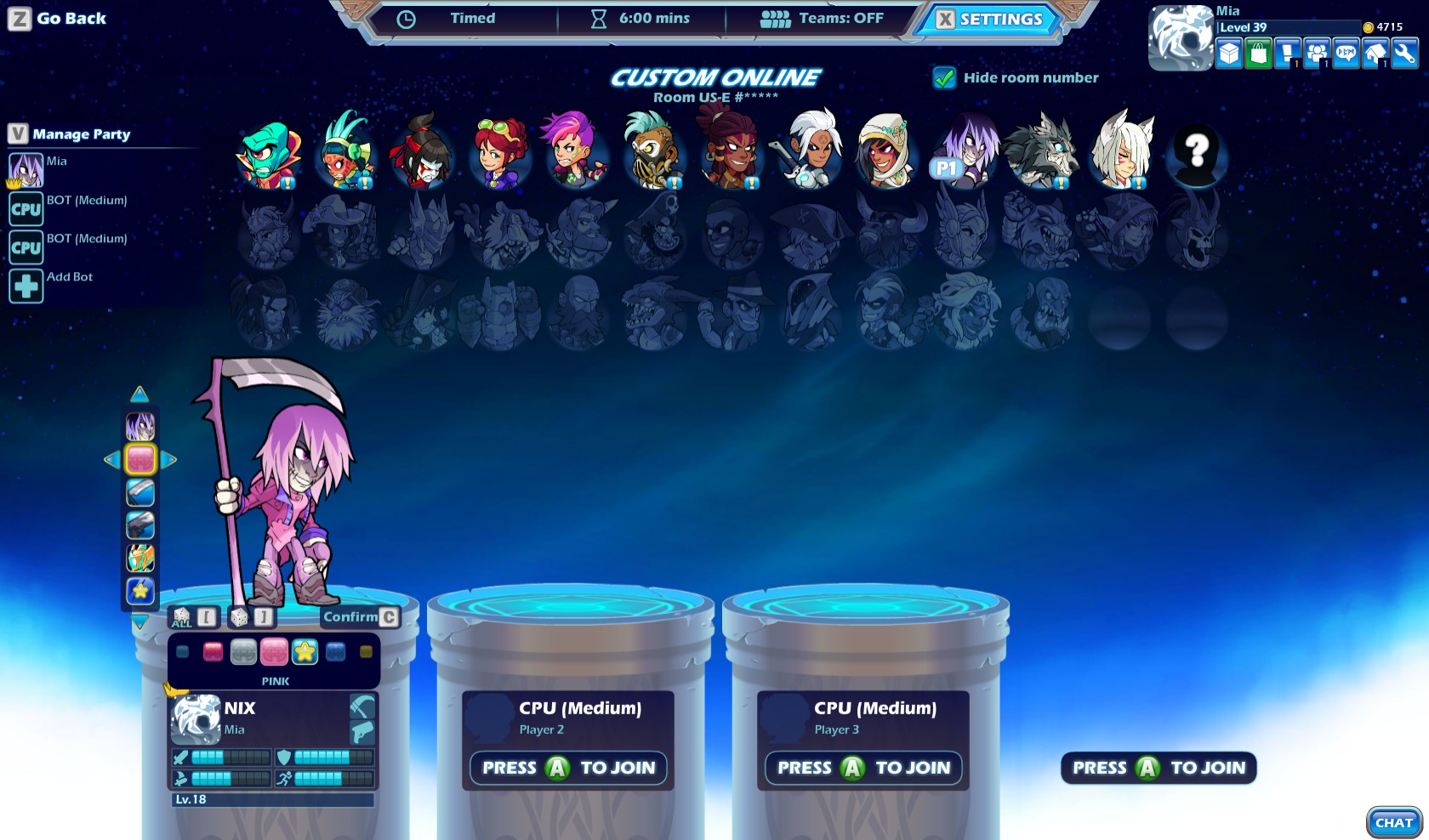Image resolution: width=1429 pixels, height=840 pixels.
Task: Advance to next weapon skin with right arrow
Action: 169,460
